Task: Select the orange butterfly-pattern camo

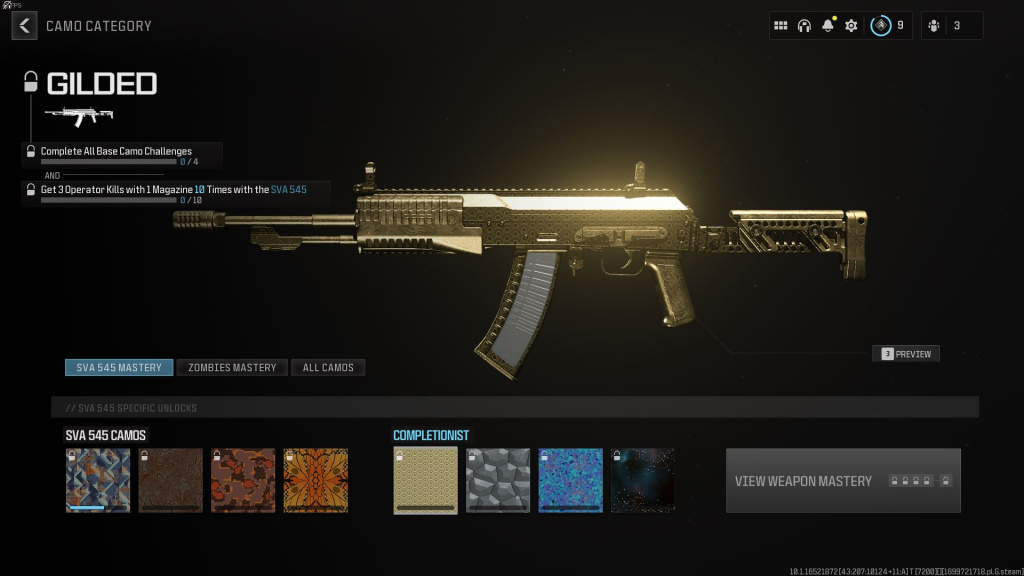Action: 315,481
